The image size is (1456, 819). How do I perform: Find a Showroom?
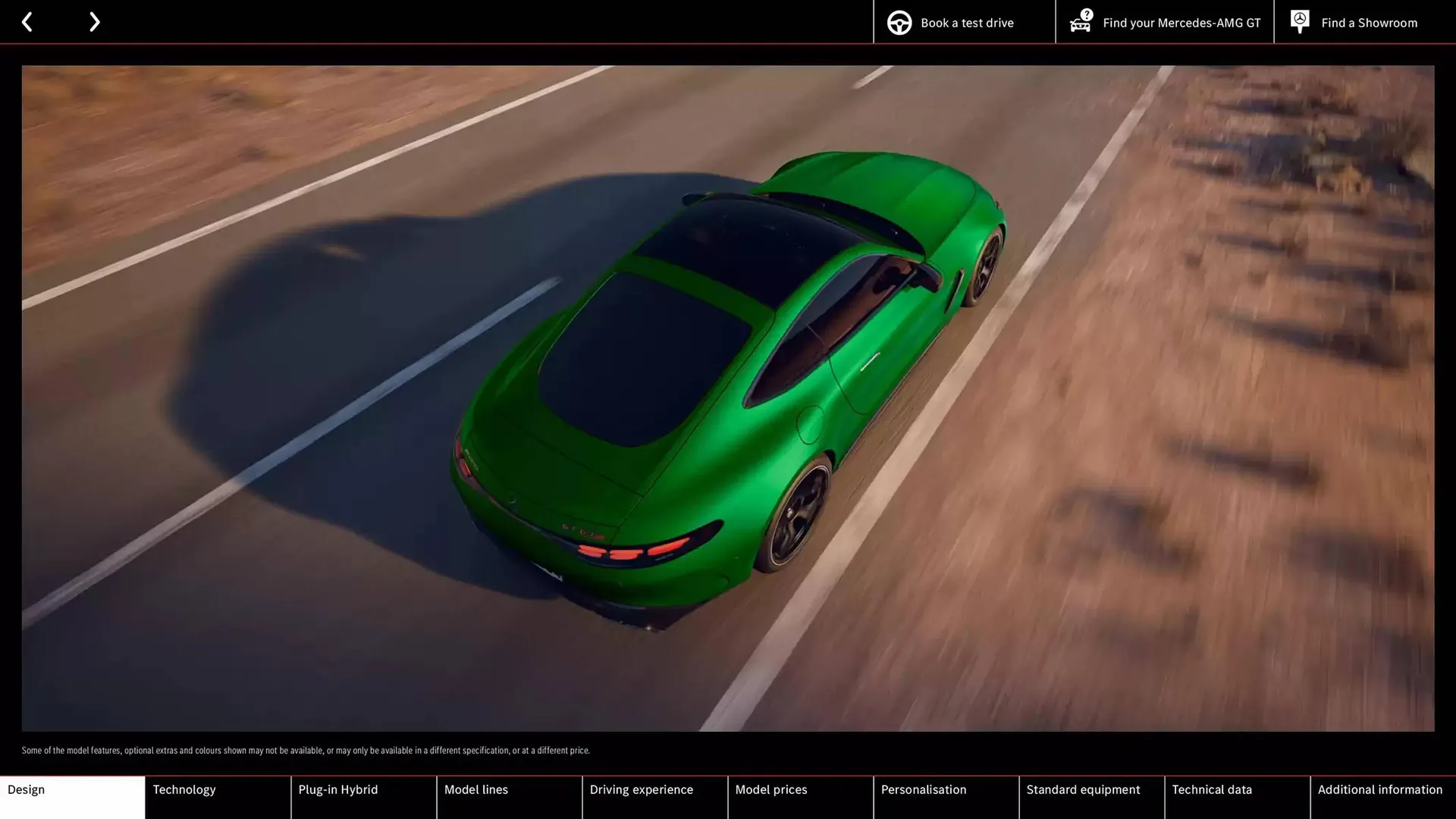tap(1354, 23)
